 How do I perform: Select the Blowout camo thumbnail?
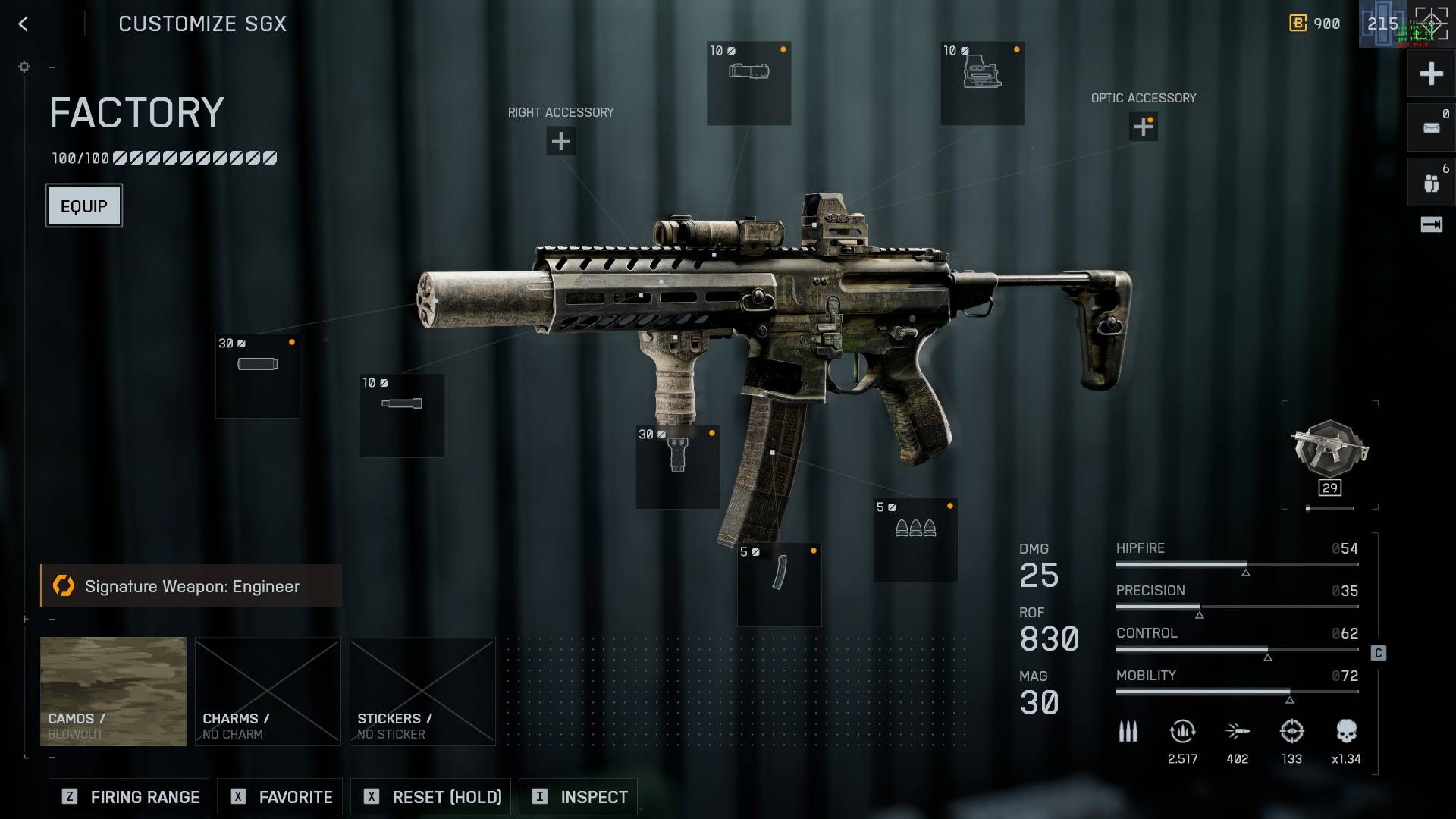(112, 690)
